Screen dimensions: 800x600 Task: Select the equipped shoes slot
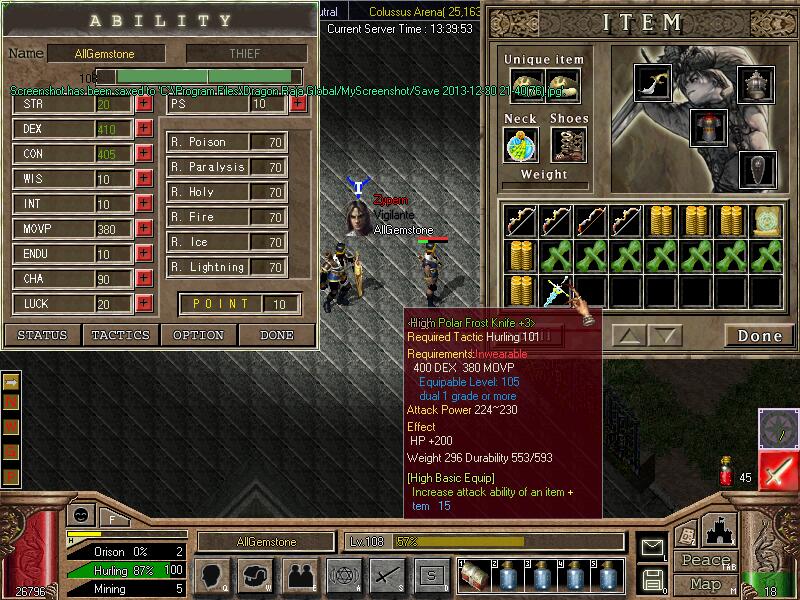568,145
